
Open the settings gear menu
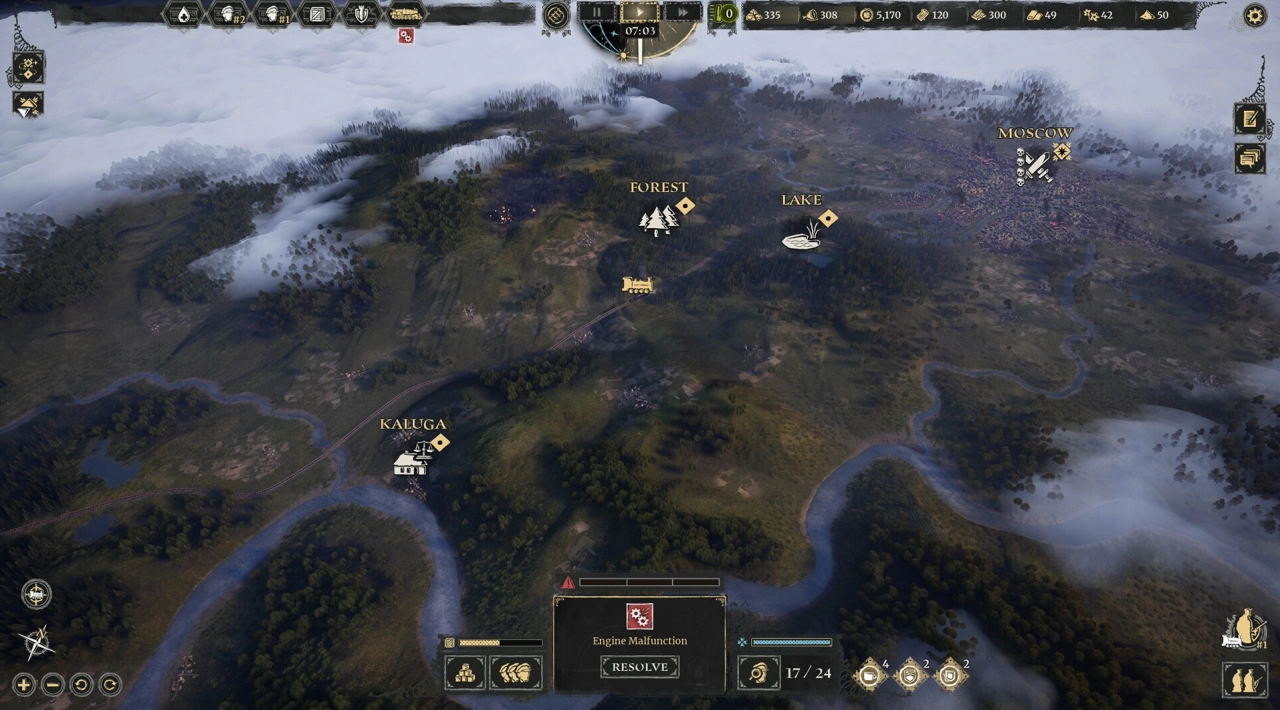(1254, 15)
